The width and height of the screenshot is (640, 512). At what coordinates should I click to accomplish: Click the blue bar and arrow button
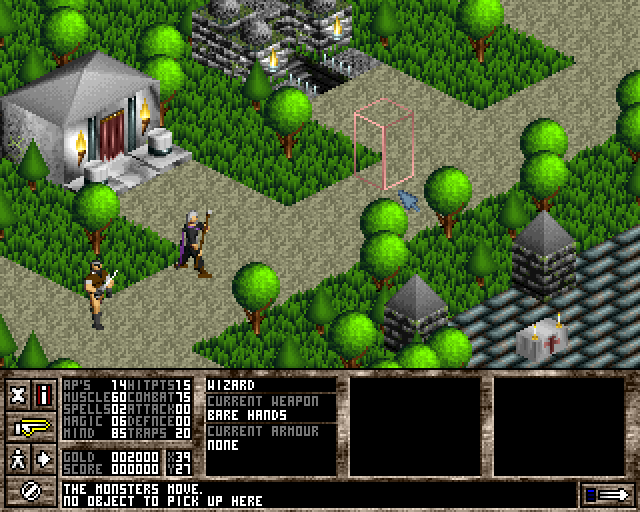pyautogui.click(x=605, y=493)
